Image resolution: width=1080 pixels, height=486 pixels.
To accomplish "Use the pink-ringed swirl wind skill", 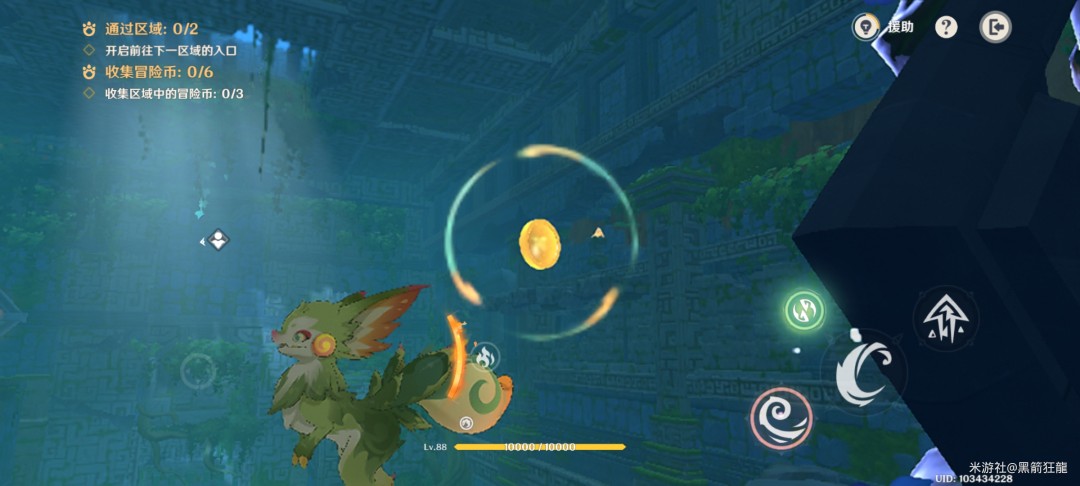I will (781, 417).
